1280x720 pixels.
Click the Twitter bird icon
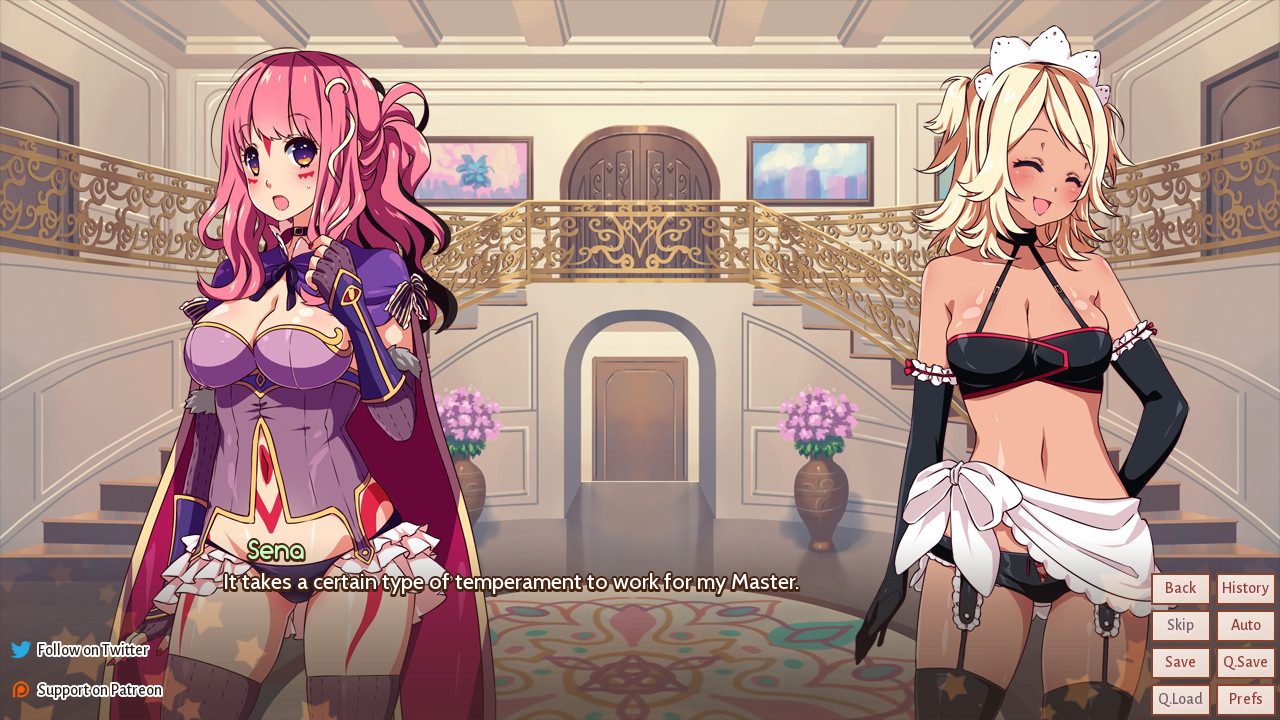coord(18,649)
